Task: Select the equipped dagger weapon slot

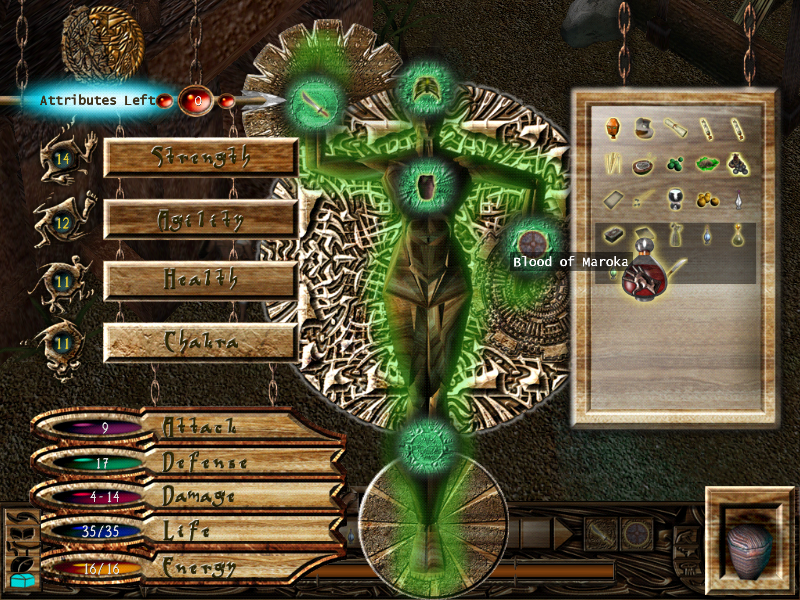Action: pyautogui.click(x=317, y=100)
